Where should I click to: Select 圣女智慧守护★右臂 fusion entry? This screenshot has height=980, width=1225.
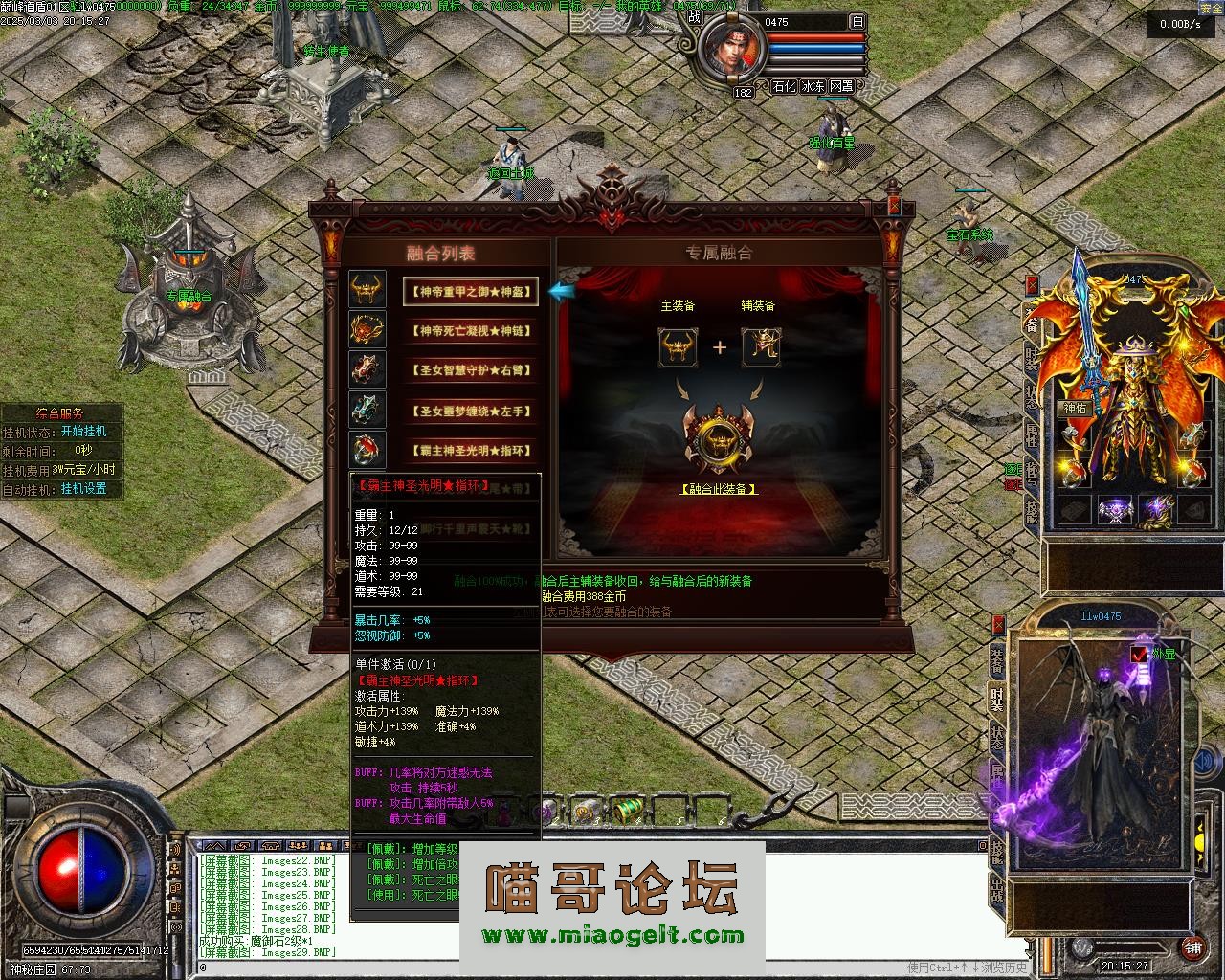pyautogui.click(x=470, y=370)
